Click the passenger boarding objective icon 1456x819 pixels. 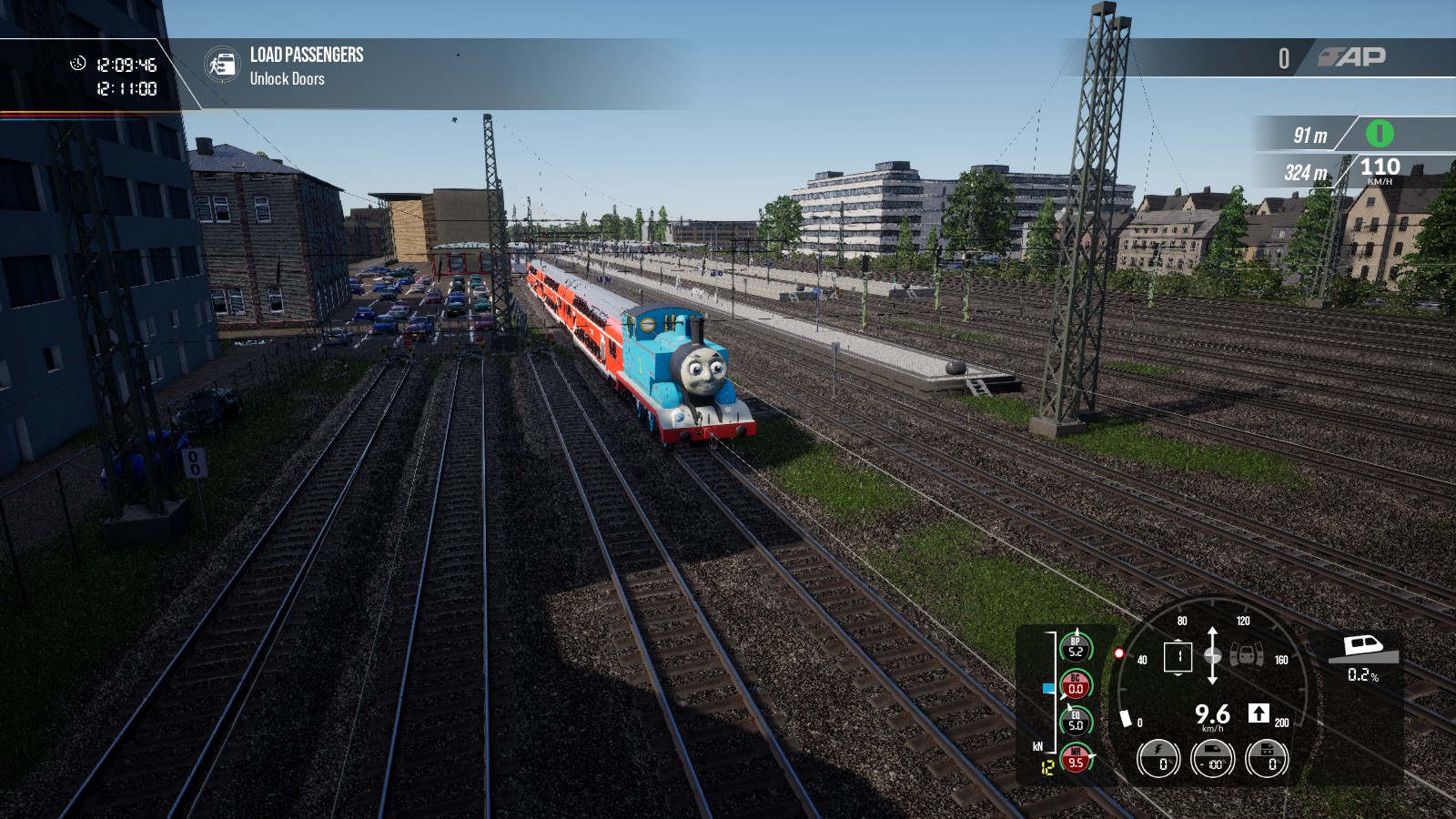[x=221, y=66]
